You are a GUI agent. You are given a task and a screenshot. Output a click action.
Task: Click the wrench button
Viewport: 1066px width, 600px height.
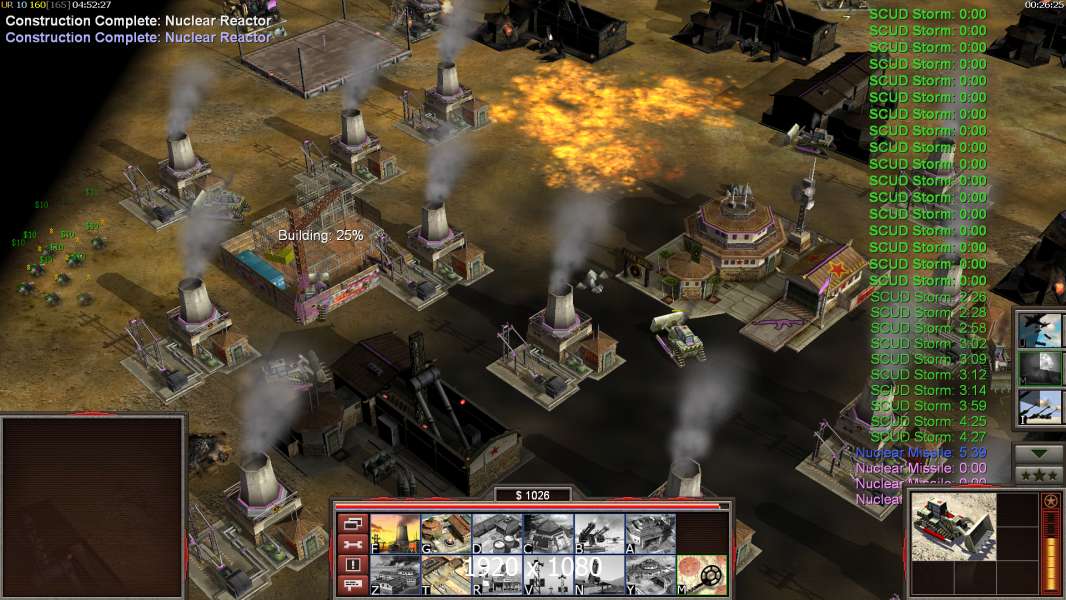click(352, 544)
